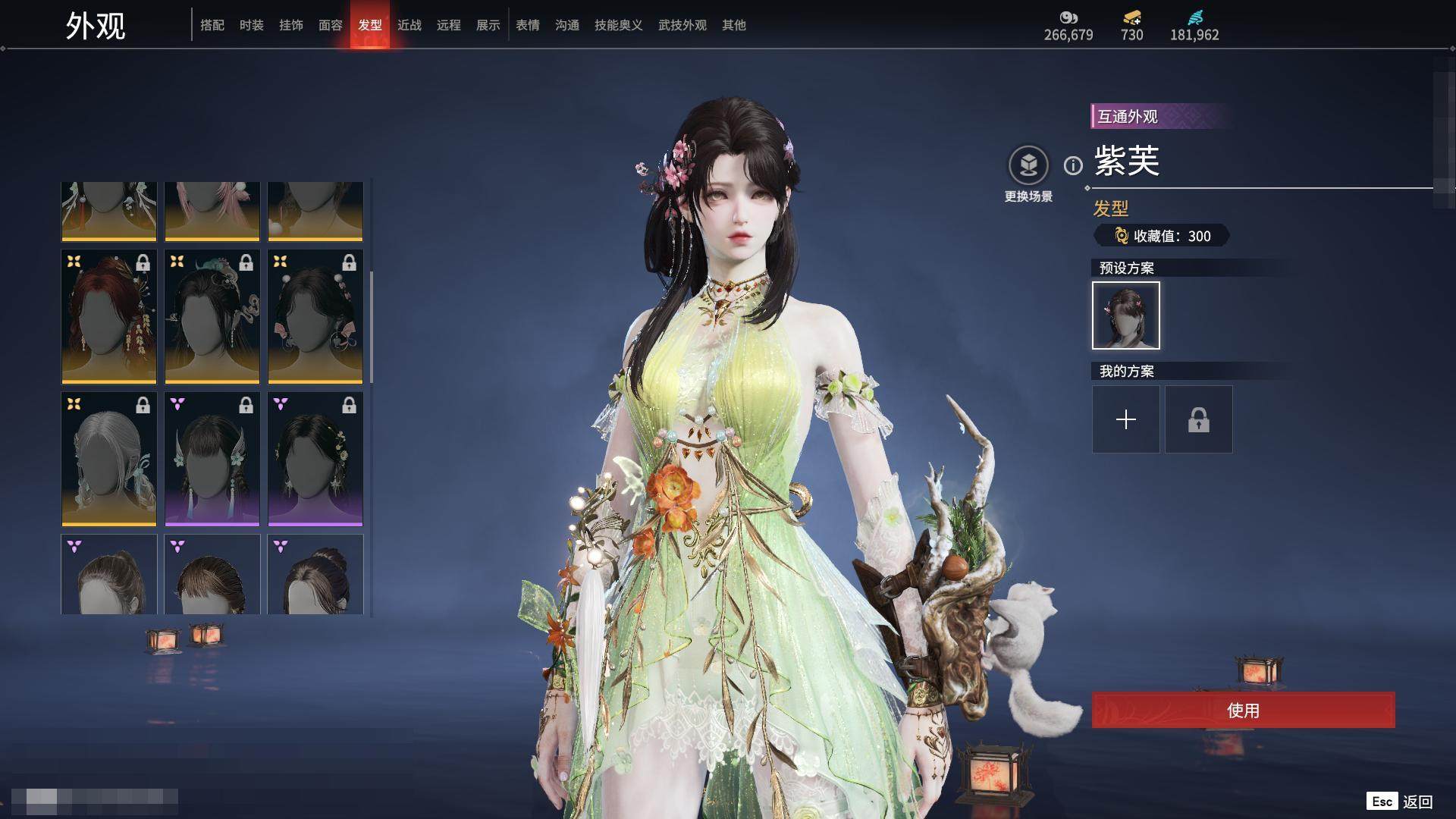Choose the 远程 ranged tab
The image size is (1456, 819).
(x=449, y=25)
